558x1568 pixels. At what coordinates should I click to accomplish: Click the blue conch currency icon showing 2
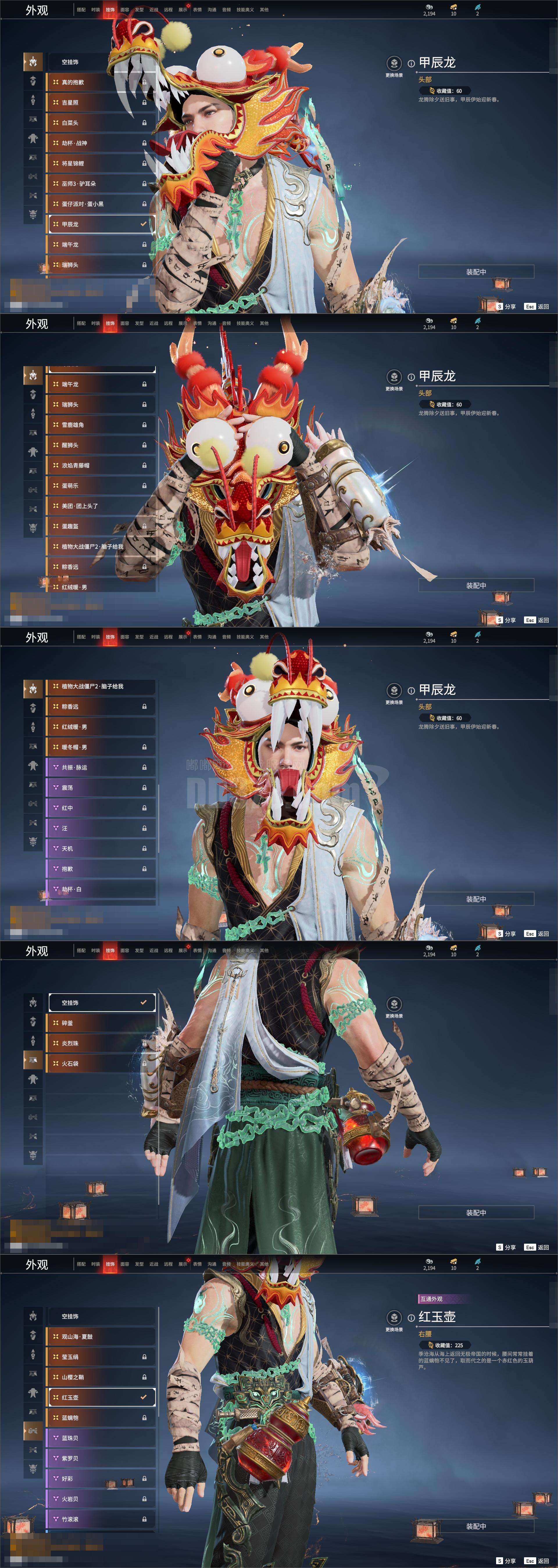pyautogui.click(x=477, y=7)
